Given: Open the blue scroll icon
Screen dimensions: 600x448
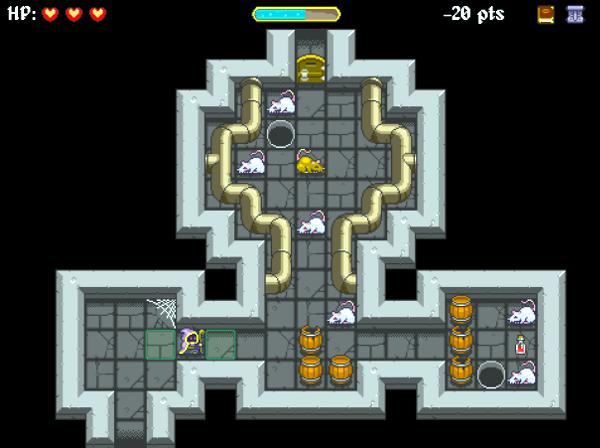Looking at the screenshot, I should [575, 14].
